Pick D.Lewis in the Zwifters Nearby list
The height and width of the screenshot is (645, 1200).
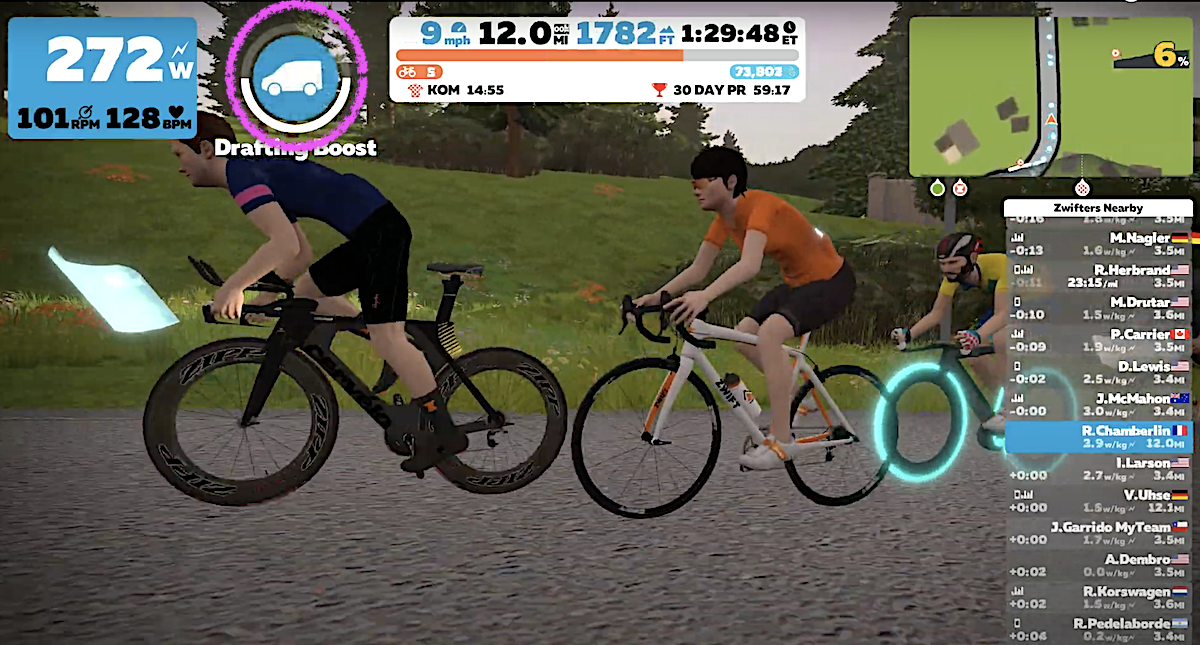(x=1099, y=373)
